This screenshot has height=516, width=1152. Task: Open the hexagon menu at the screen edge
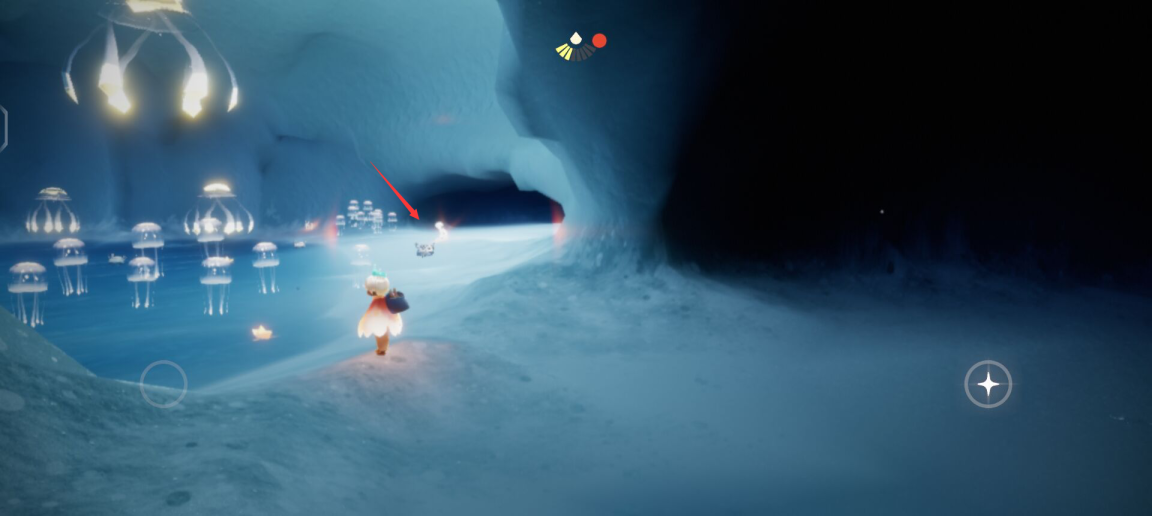3,129
